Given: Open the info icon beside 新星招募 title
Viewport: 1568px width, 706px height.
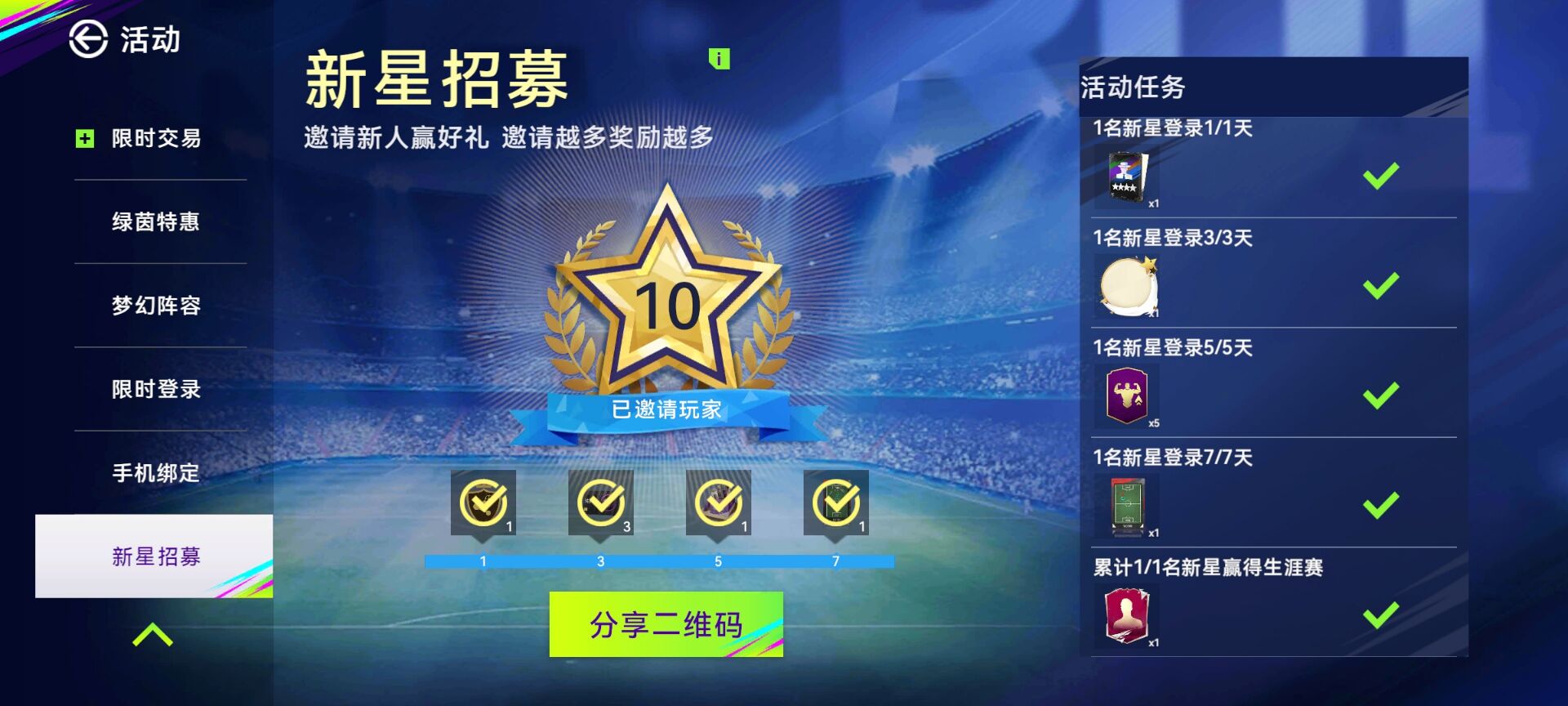Looking at the screenshot, I should [718, 60].
